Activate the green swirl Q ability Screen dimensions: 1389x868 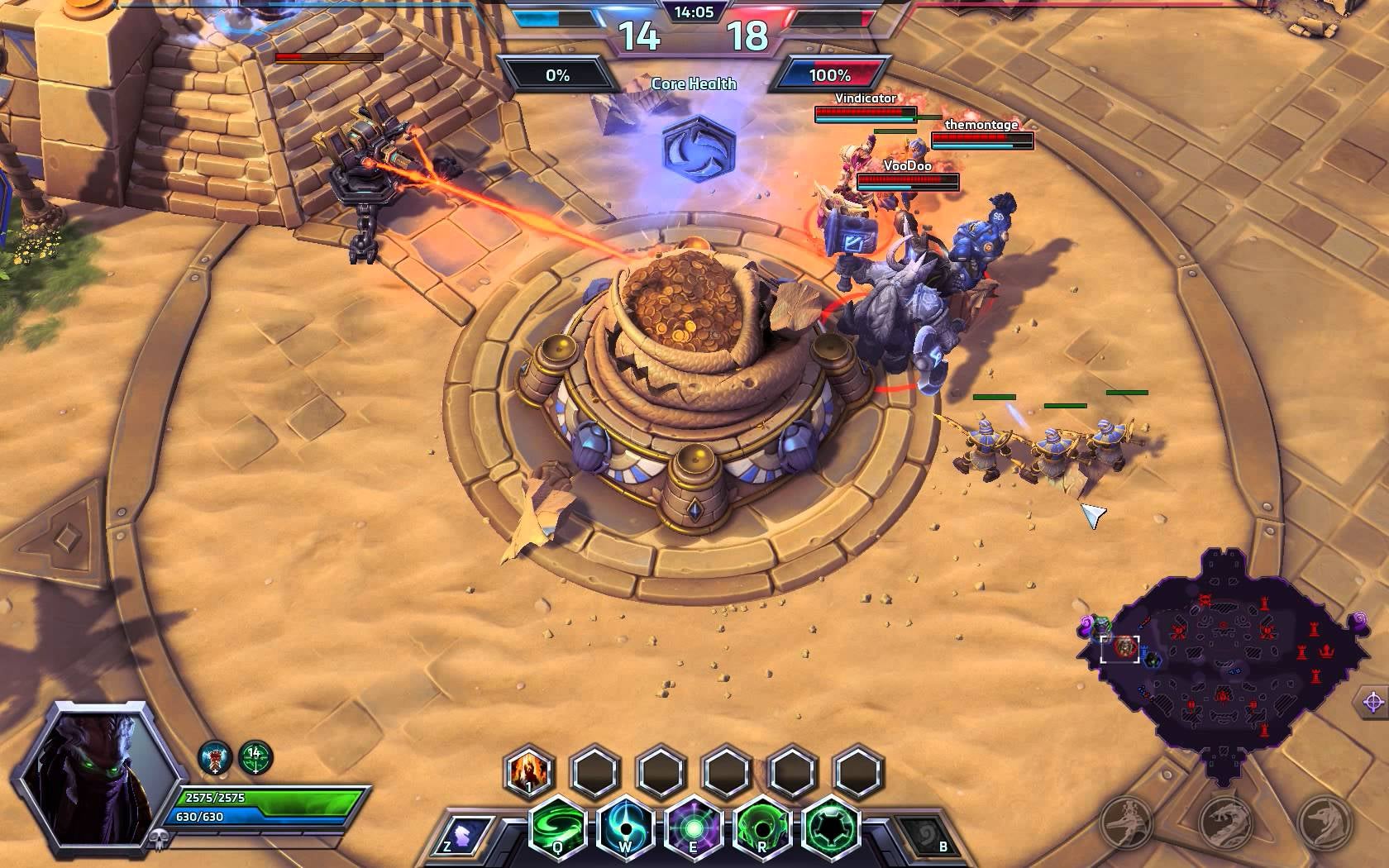click(557, 827)
